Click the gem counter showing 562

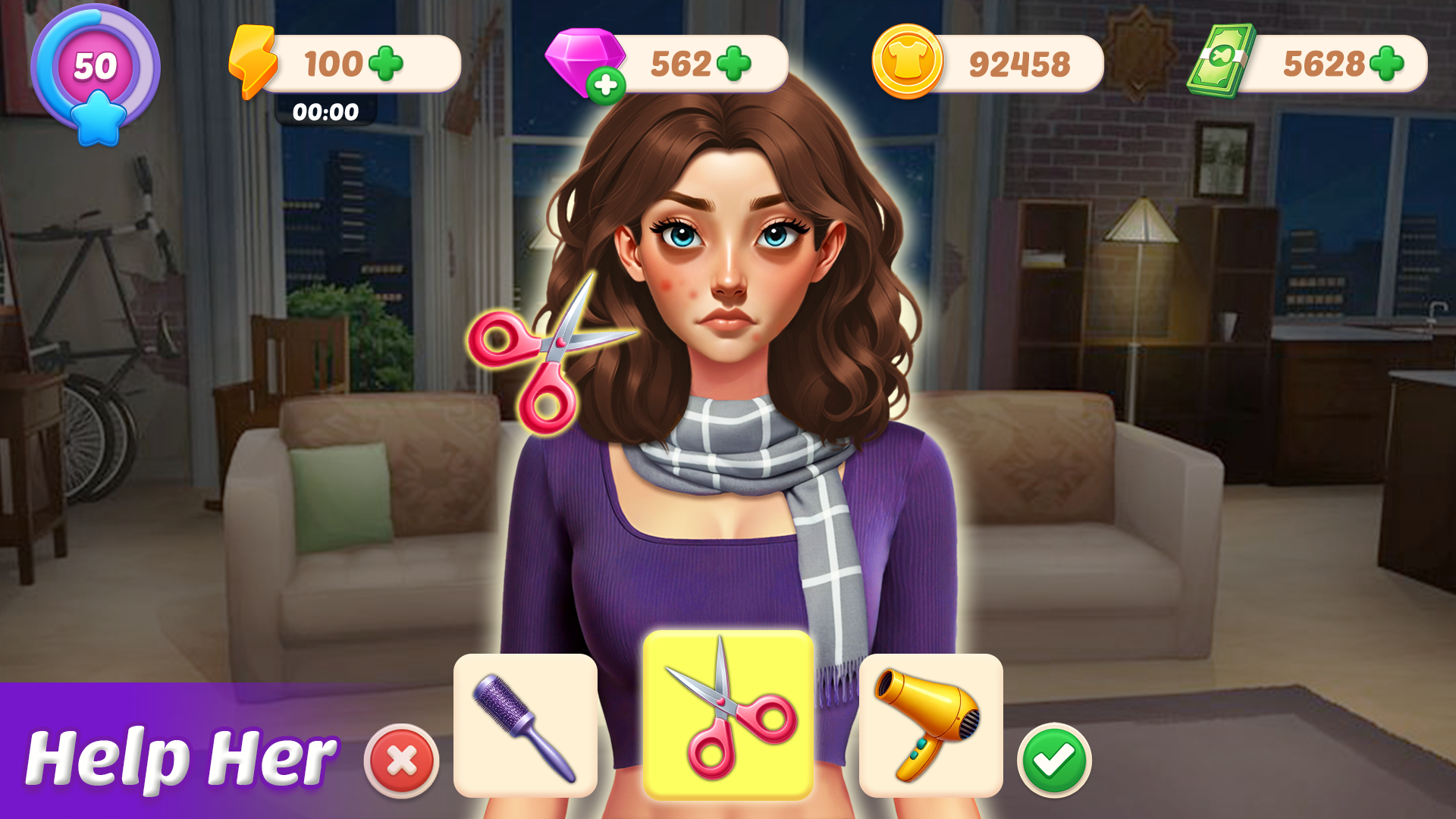[679, 61]
